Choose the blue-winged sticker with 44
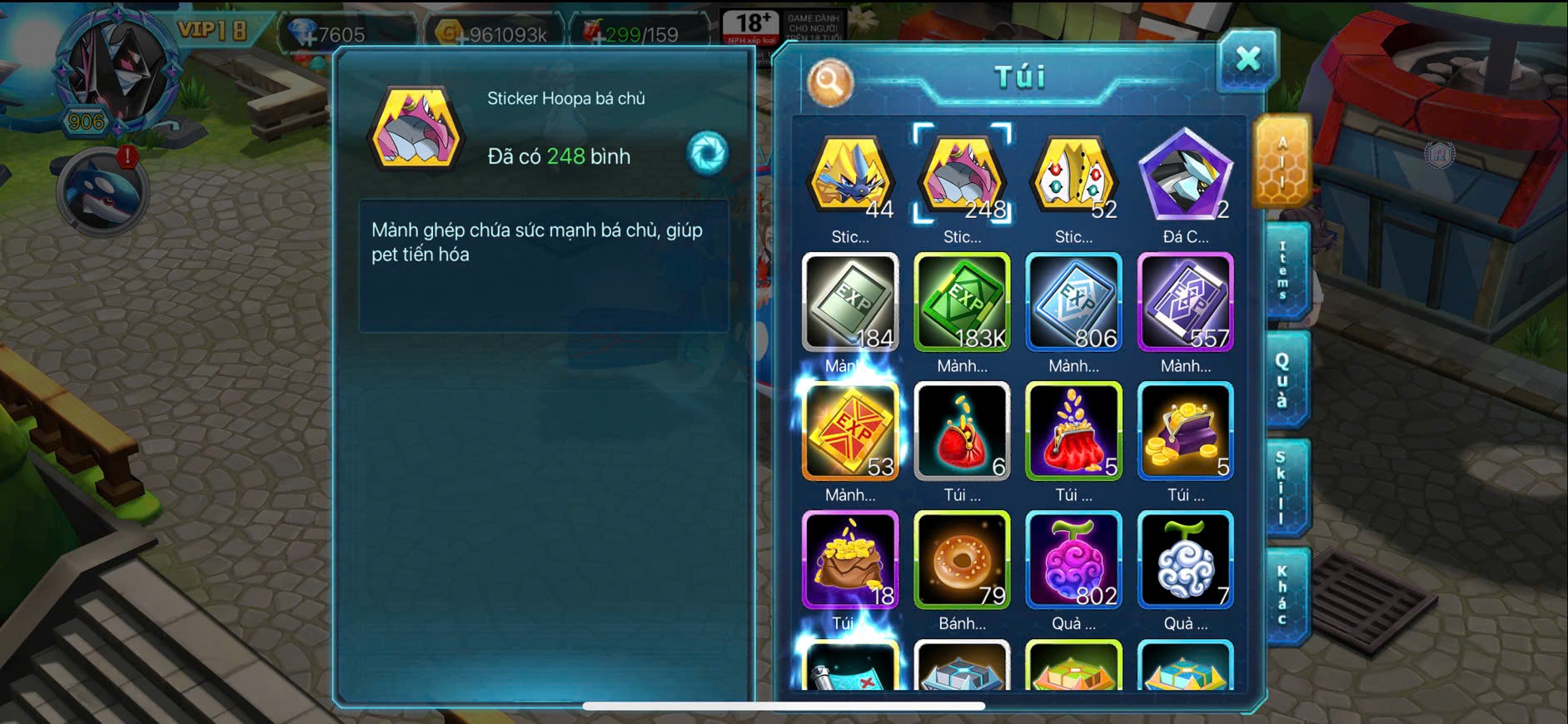 click(850, 176)
